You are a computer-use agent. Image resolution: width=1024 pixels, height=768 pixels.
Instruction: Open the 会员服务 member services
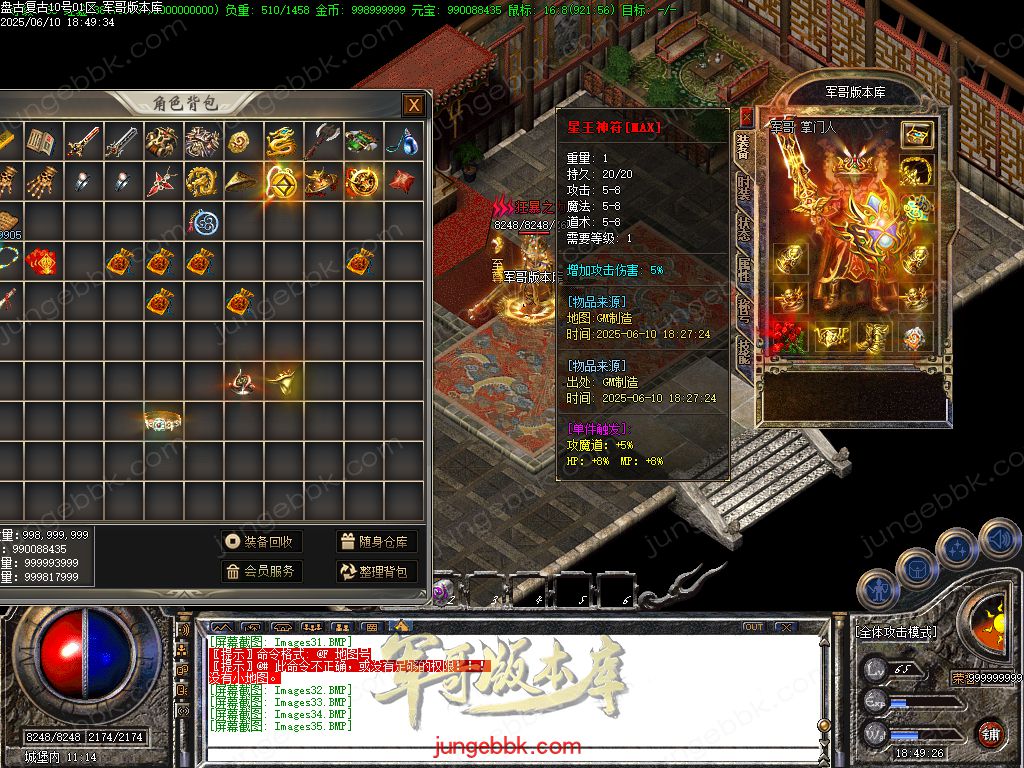point(261,571)
